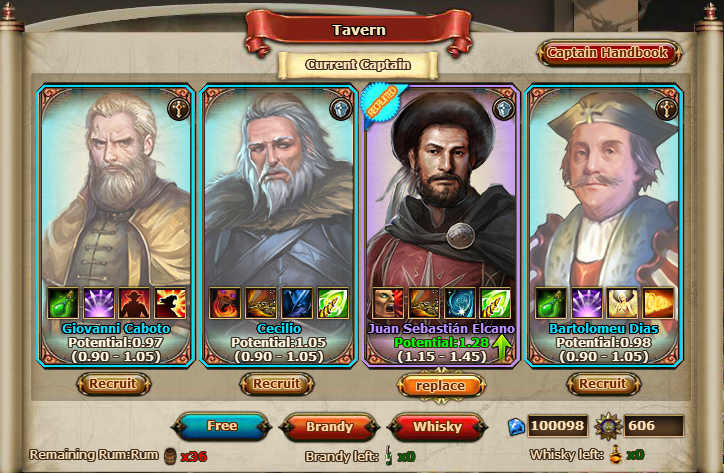Select Giovanni Caboto's portrait card
Image resolution: width=724 pixels, height=473 pixels.
click(x=115, y=190)
